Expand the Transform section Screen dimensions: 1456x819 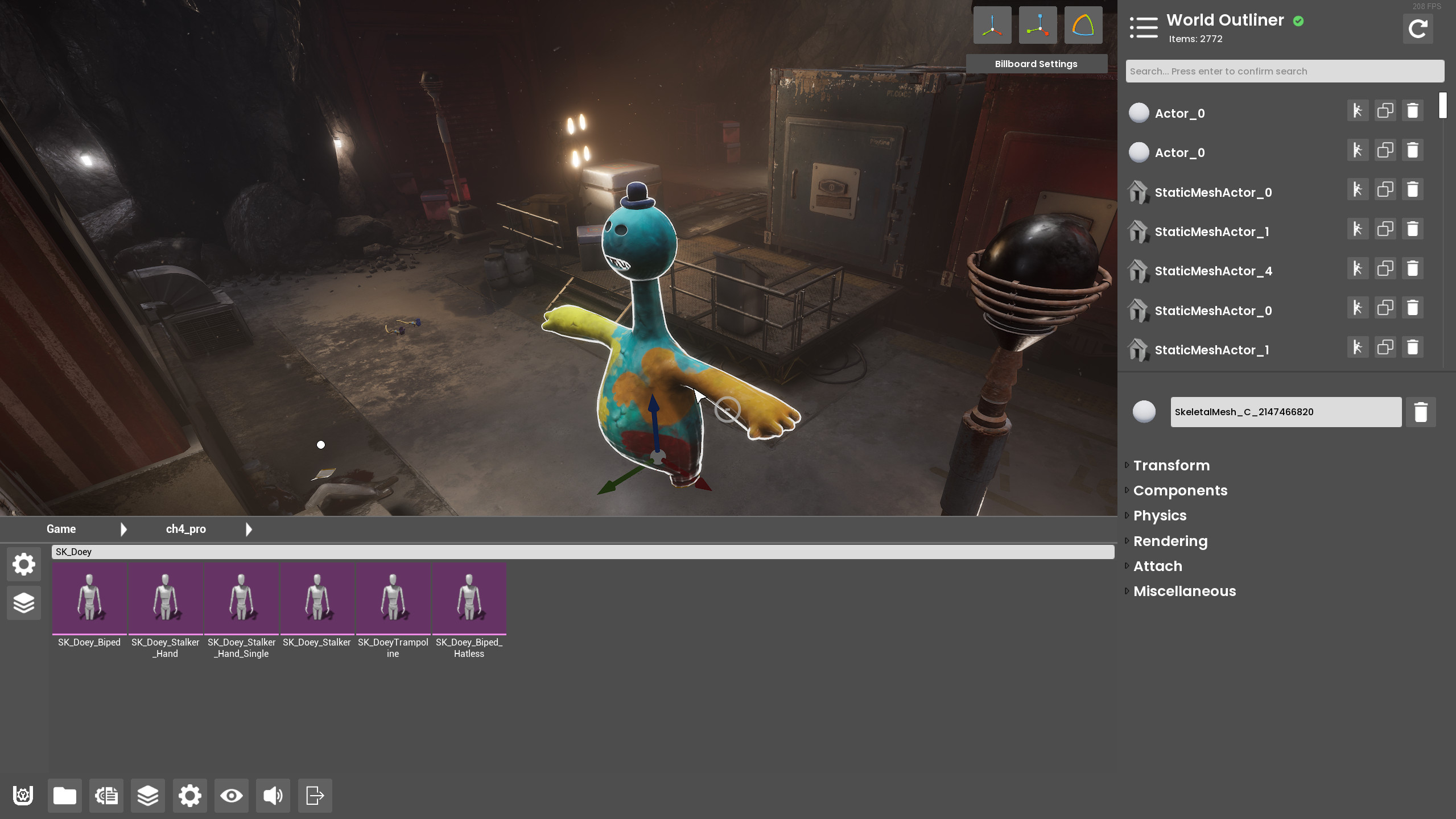tap(1171, 465)
